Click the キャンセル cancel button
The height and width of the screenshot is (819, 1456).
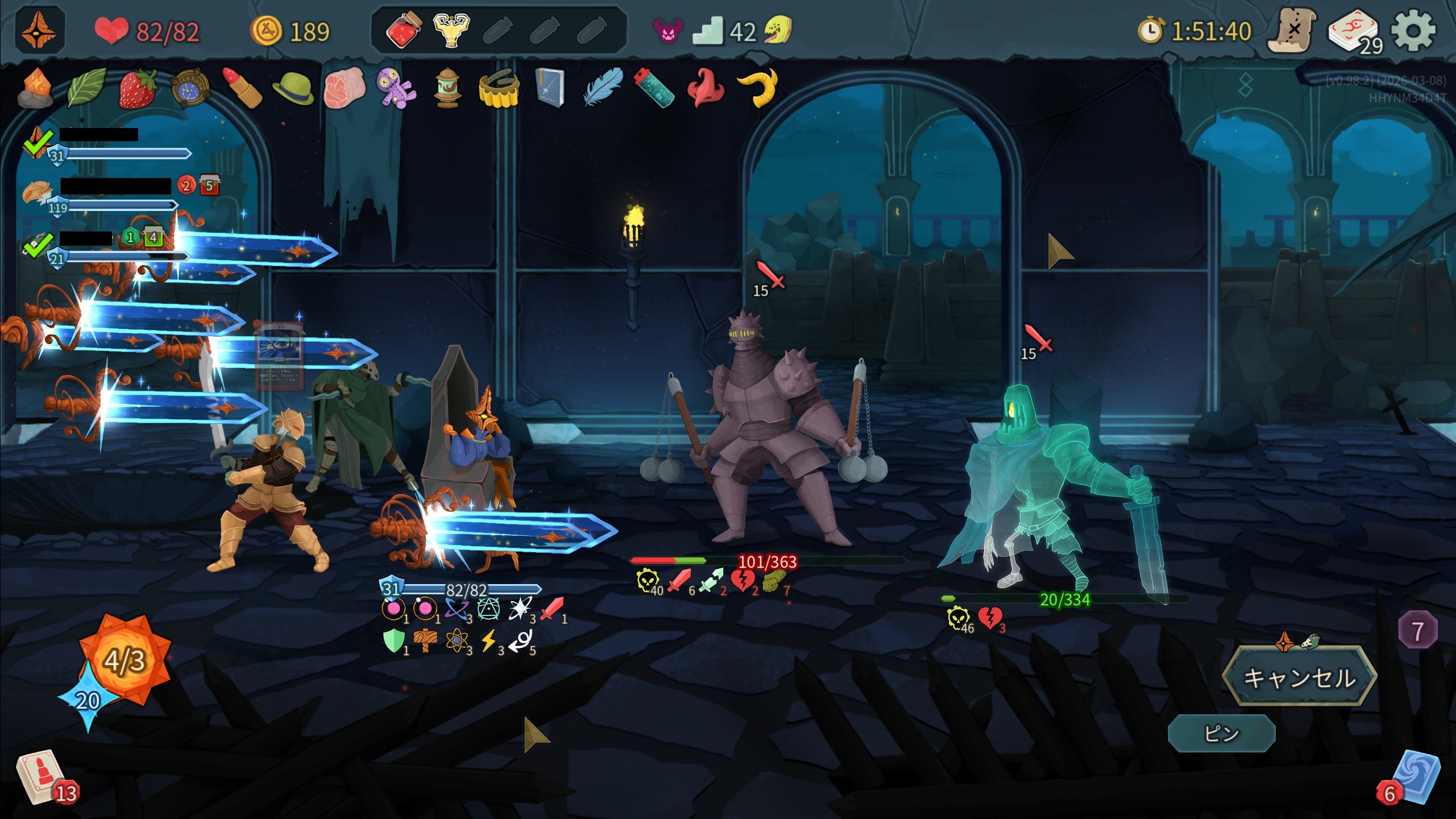pos(1299,677)
